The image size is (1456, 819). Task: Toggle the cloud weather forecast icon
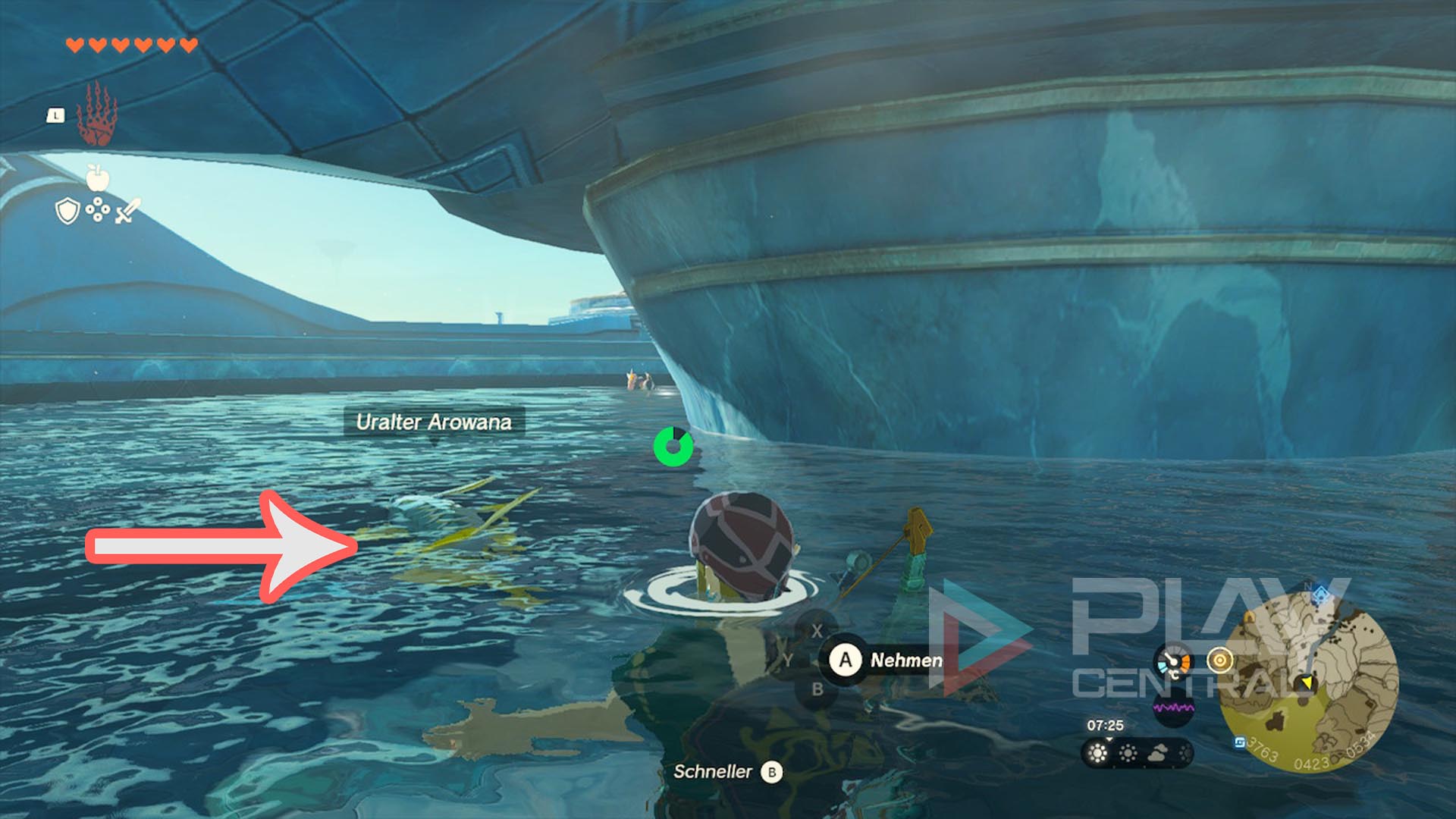tap(1158, 753)
